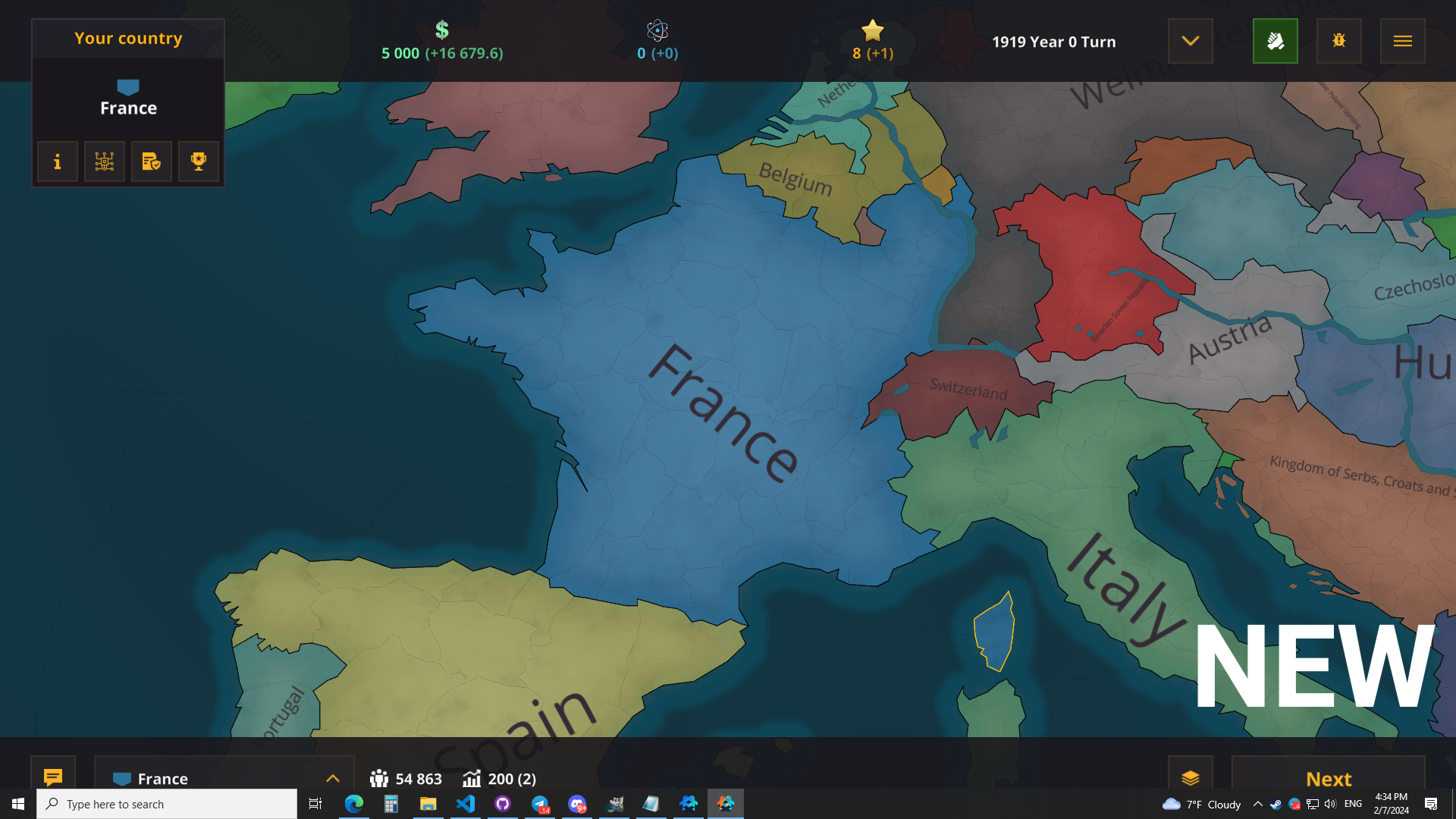Expand the chevron next to the turn counter

pyautogui.click(x=1190, y=41)
